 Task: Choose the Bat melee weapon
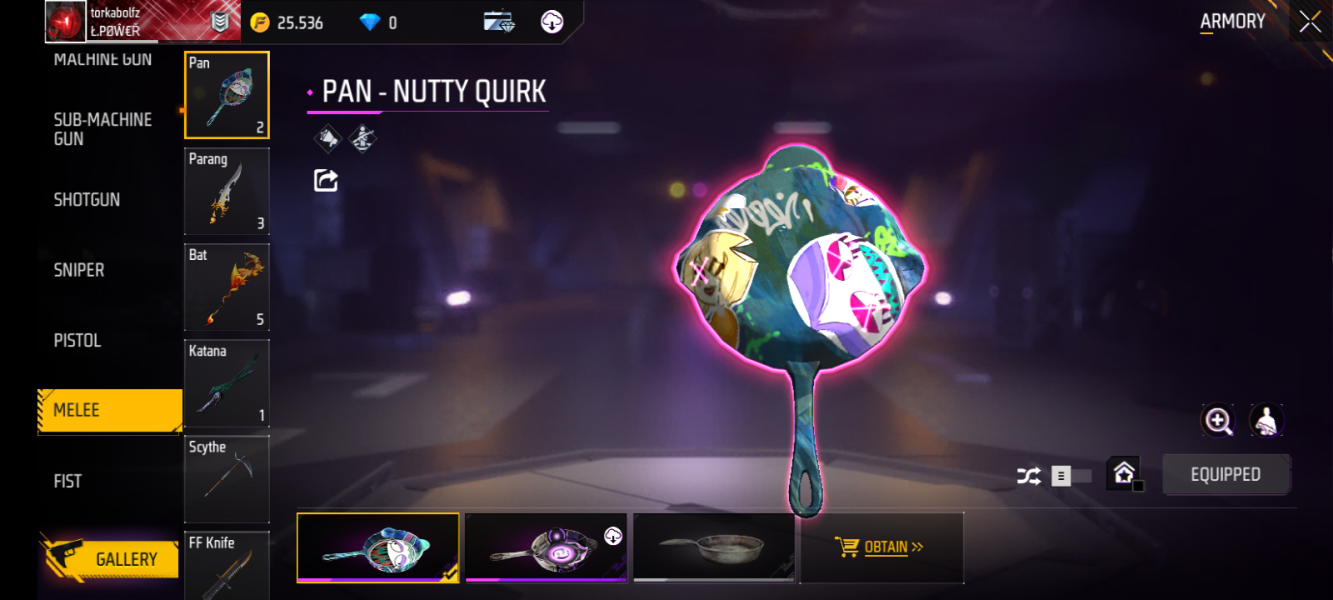click(x=227, y=287)
